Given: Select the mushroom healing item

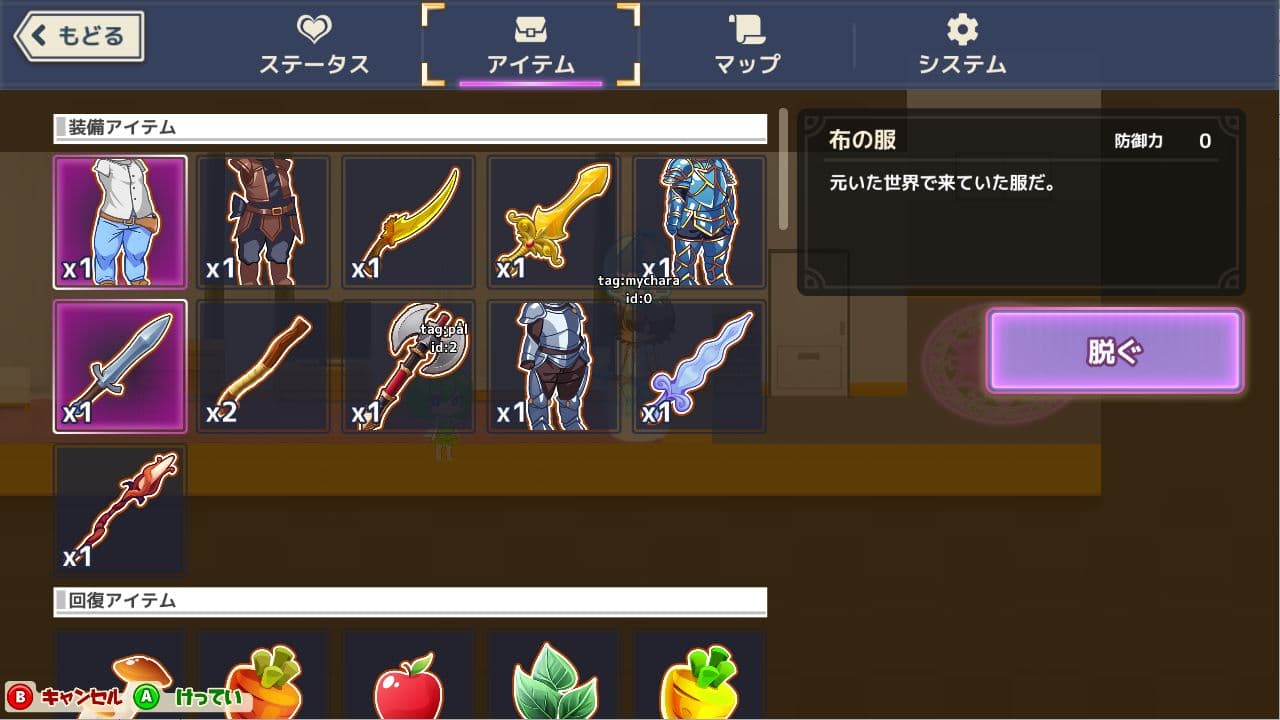Looking at the screenshot, I should [x=120, y=680].
